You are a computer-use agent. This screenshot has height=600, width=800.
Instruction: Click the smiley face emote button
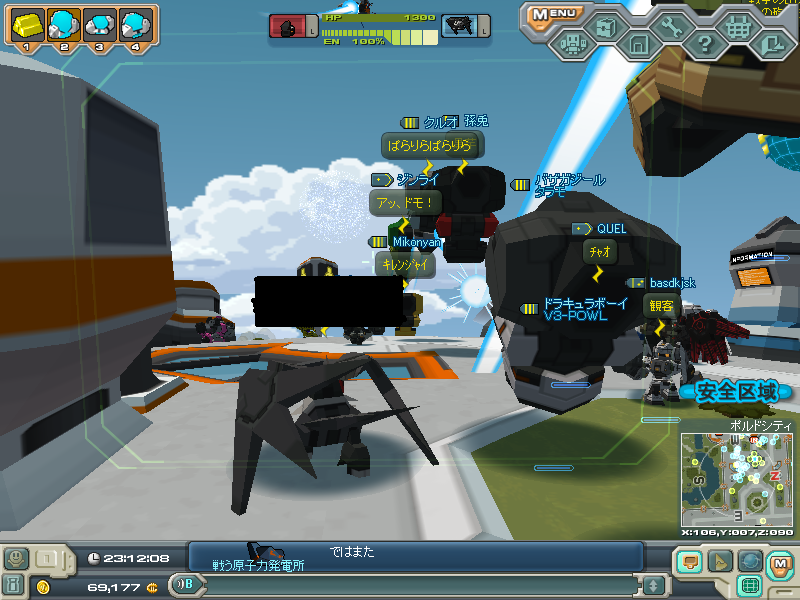coord(16,558)
